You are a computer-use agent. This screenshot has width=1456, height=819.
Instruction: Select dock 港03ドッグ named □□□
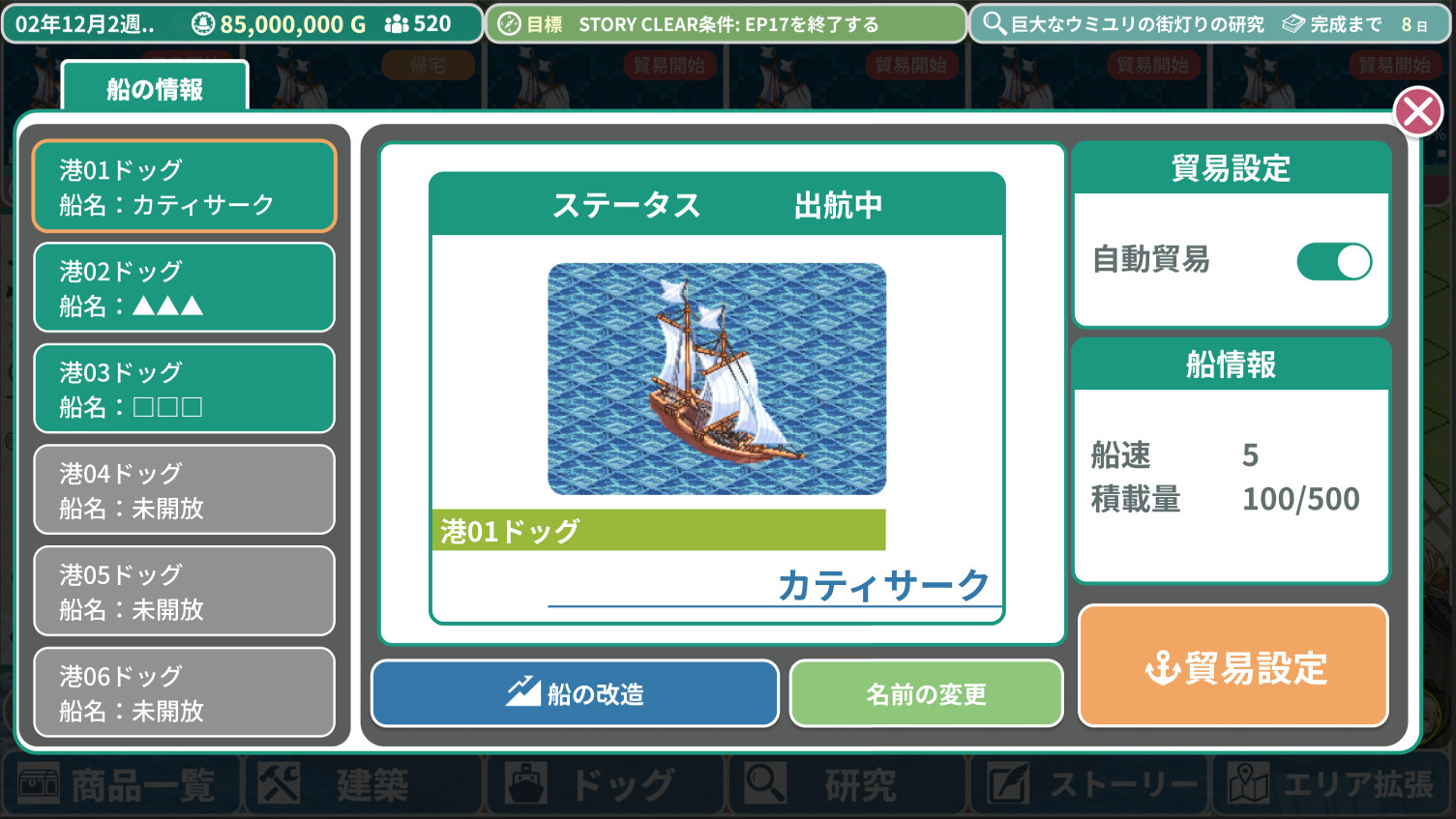click(184, 389)
